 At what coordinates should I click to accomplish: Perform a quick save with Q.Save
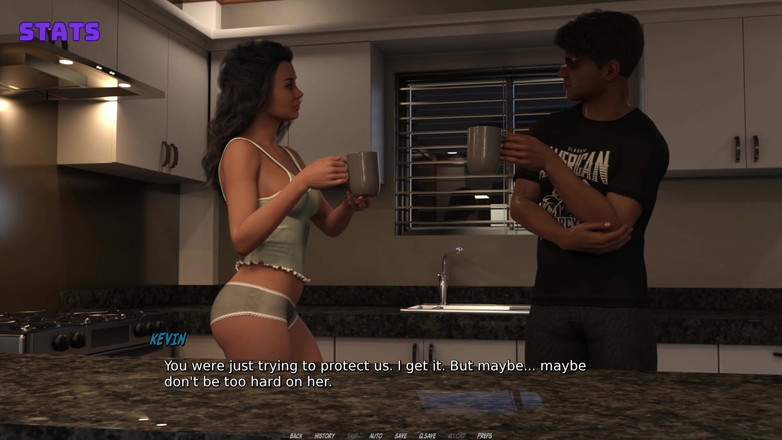coord(427,436)
